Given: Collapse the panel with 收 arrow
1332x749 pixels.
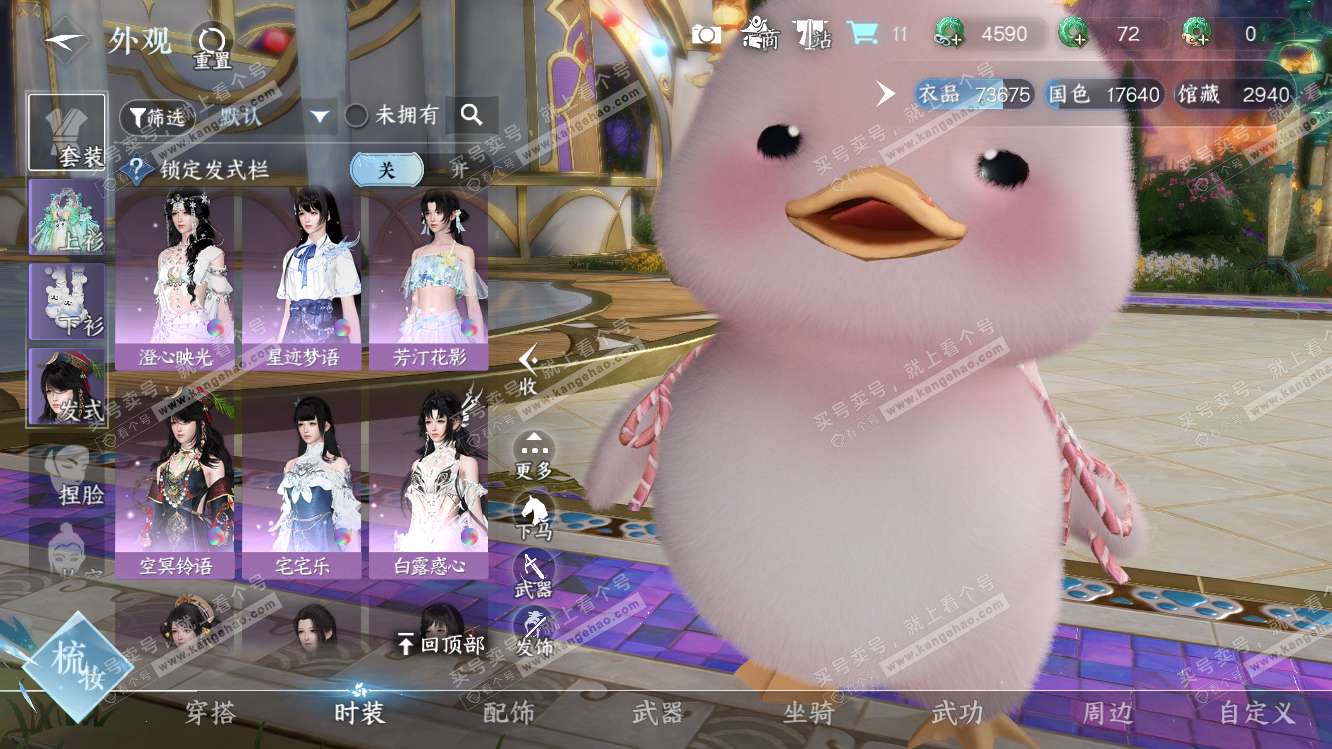Looking at the screenshot, I should tap(528, 370).
